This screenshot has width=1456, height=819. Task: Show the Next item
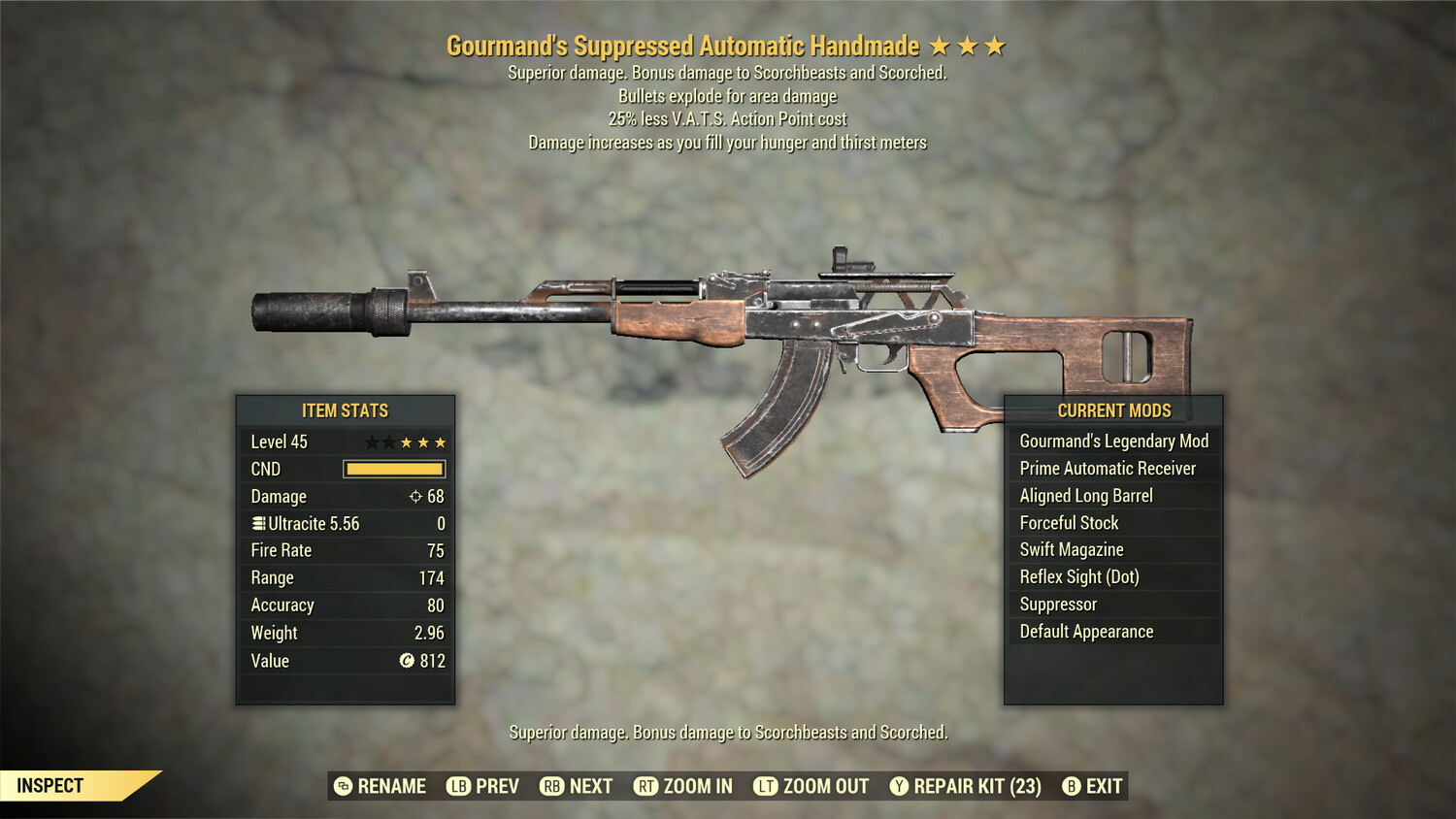(x=577, y=786)
